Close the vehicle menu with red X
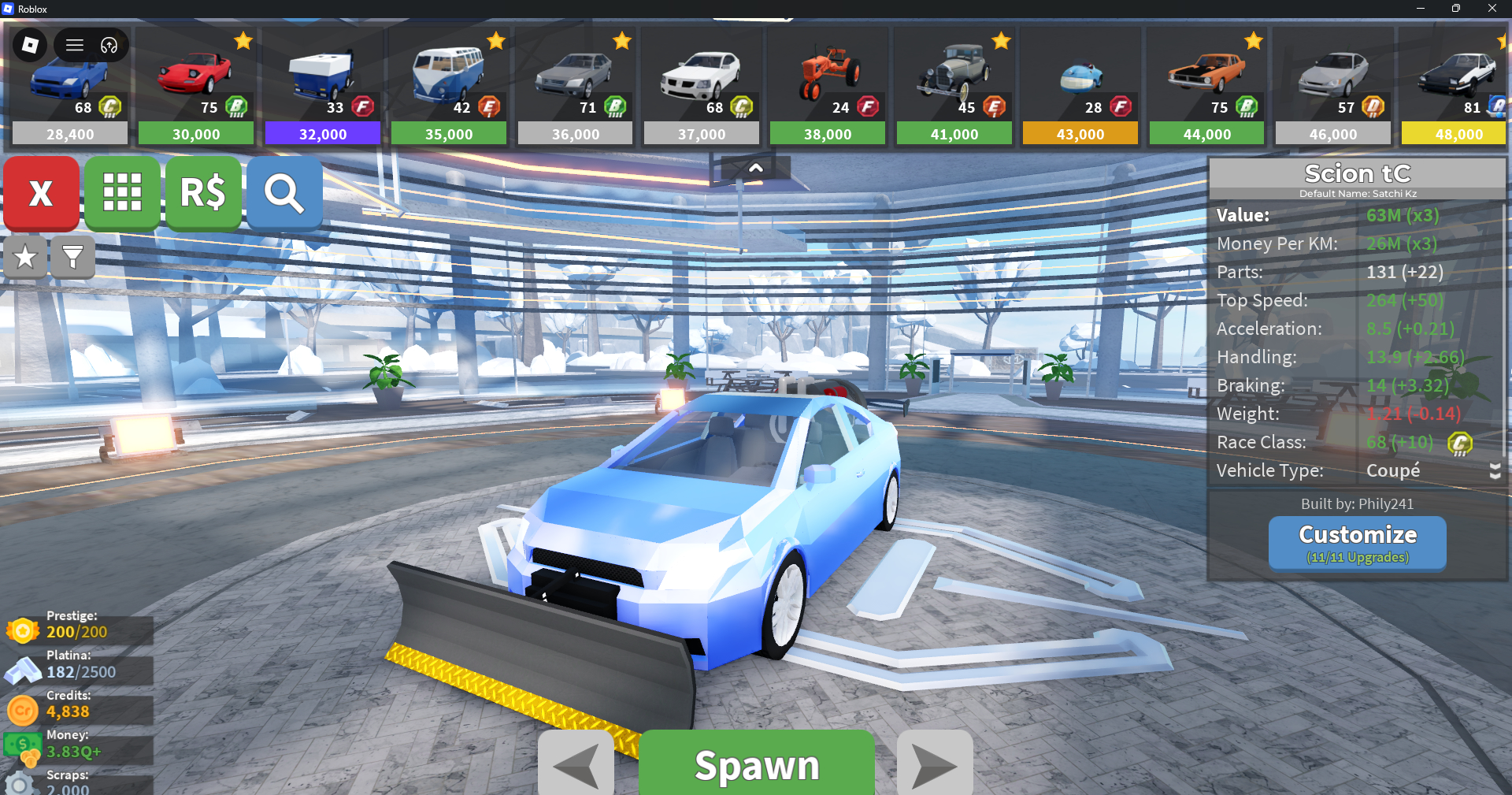 tap(41, 193)
